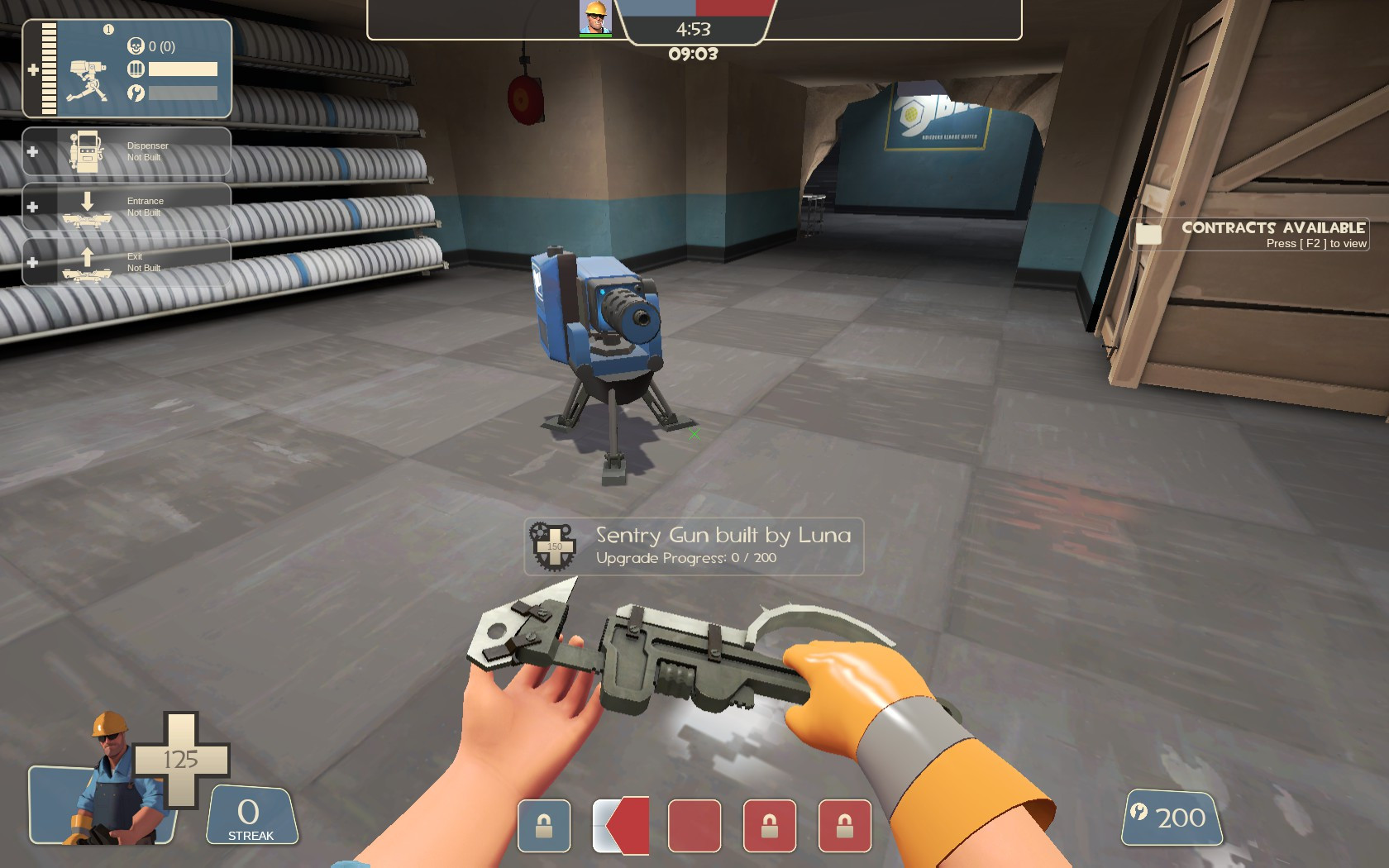Click the contested capture point arrow icon
The width and height of the screenshot is (1389, 868).
(621, 825)
